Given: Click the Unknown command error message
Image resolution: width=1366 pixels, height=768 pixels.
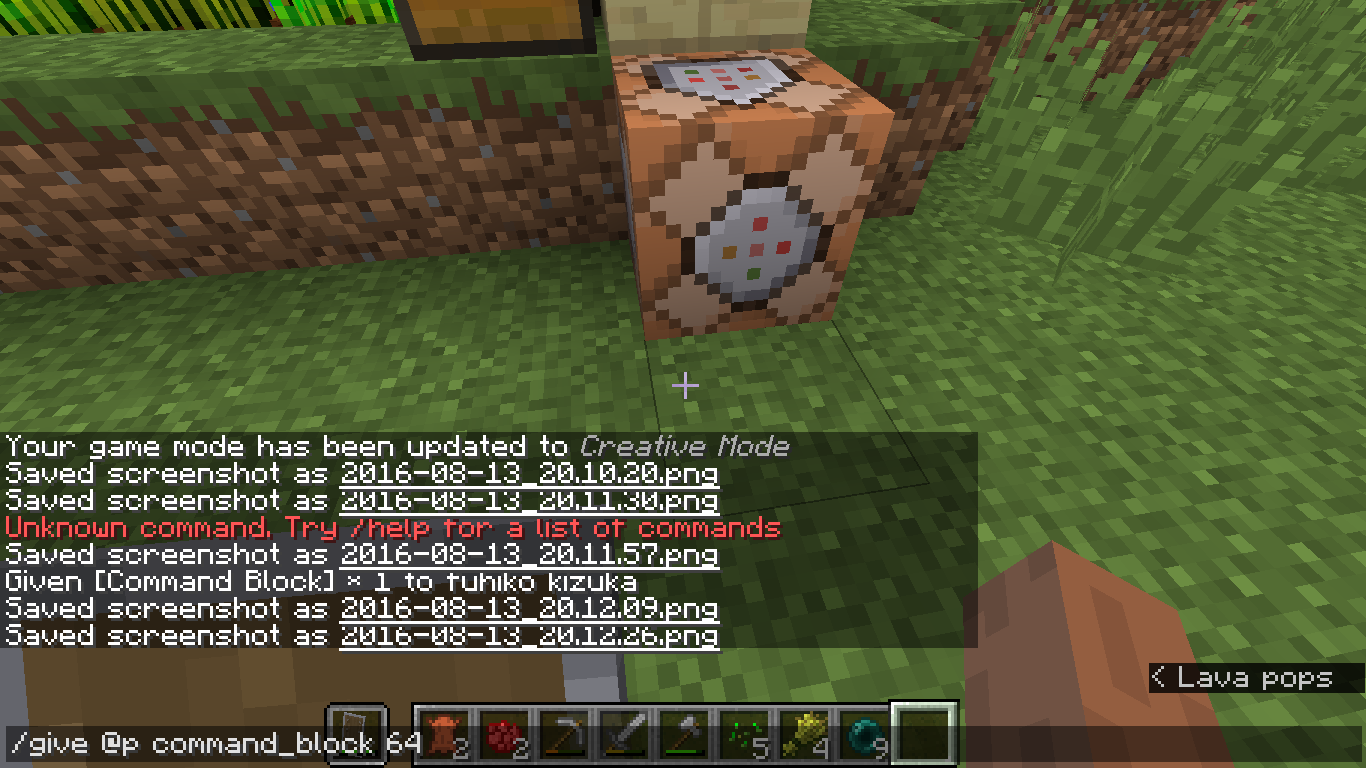Looking at the screenshot, I should click(390, 527).
